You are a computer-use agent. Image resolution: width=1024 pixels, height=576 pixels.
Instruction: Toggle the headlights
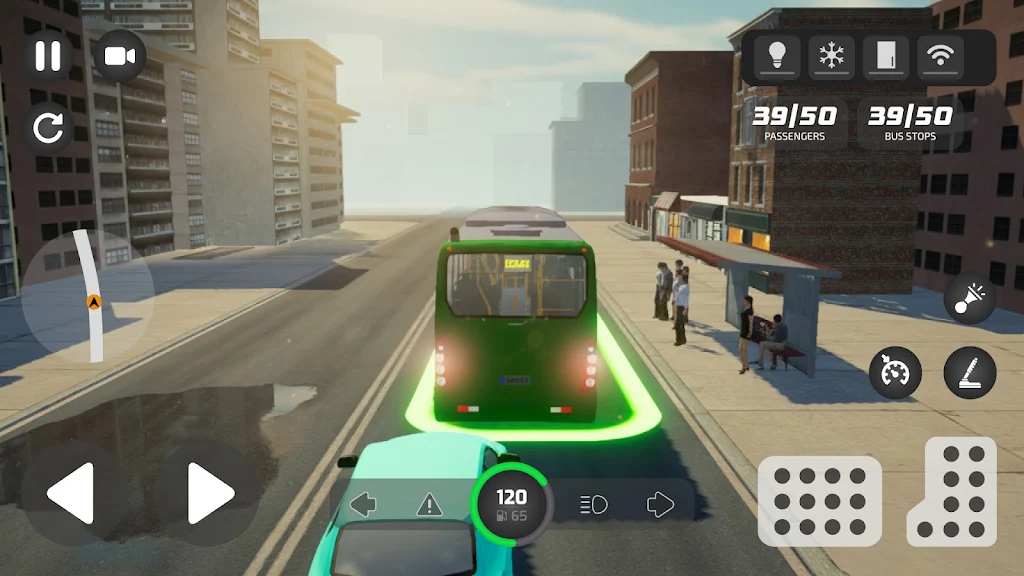[x=593, y=504]
